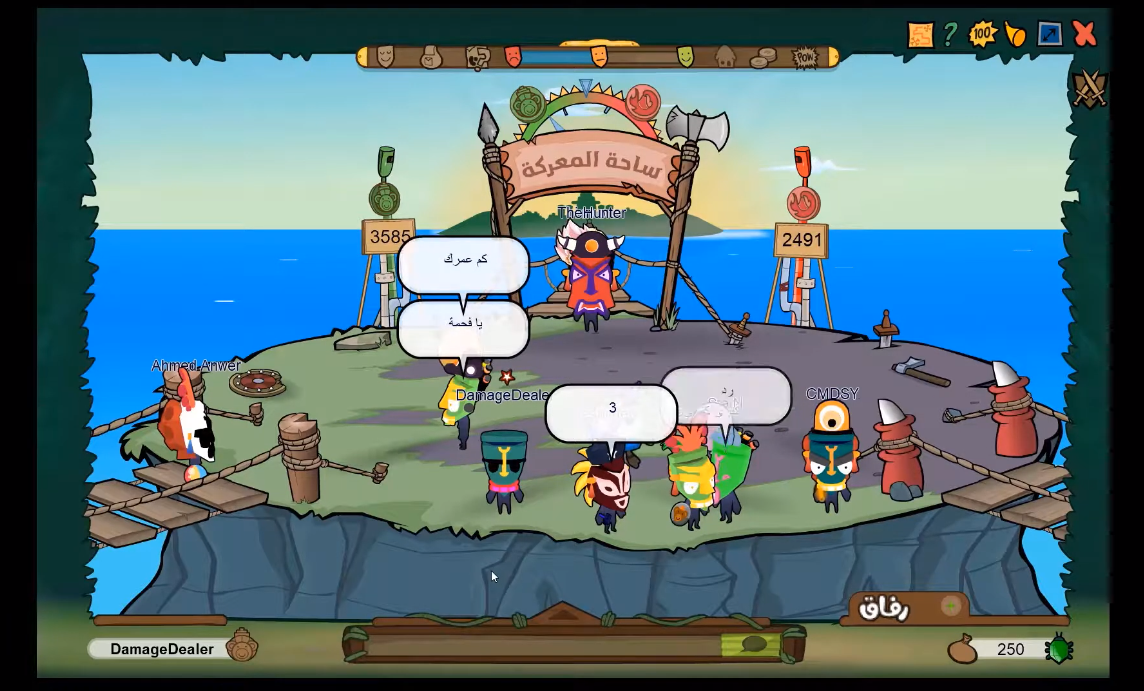1144x691 pixels.
Task: Open the tiki question mark icon
Action: coord(477,57)
